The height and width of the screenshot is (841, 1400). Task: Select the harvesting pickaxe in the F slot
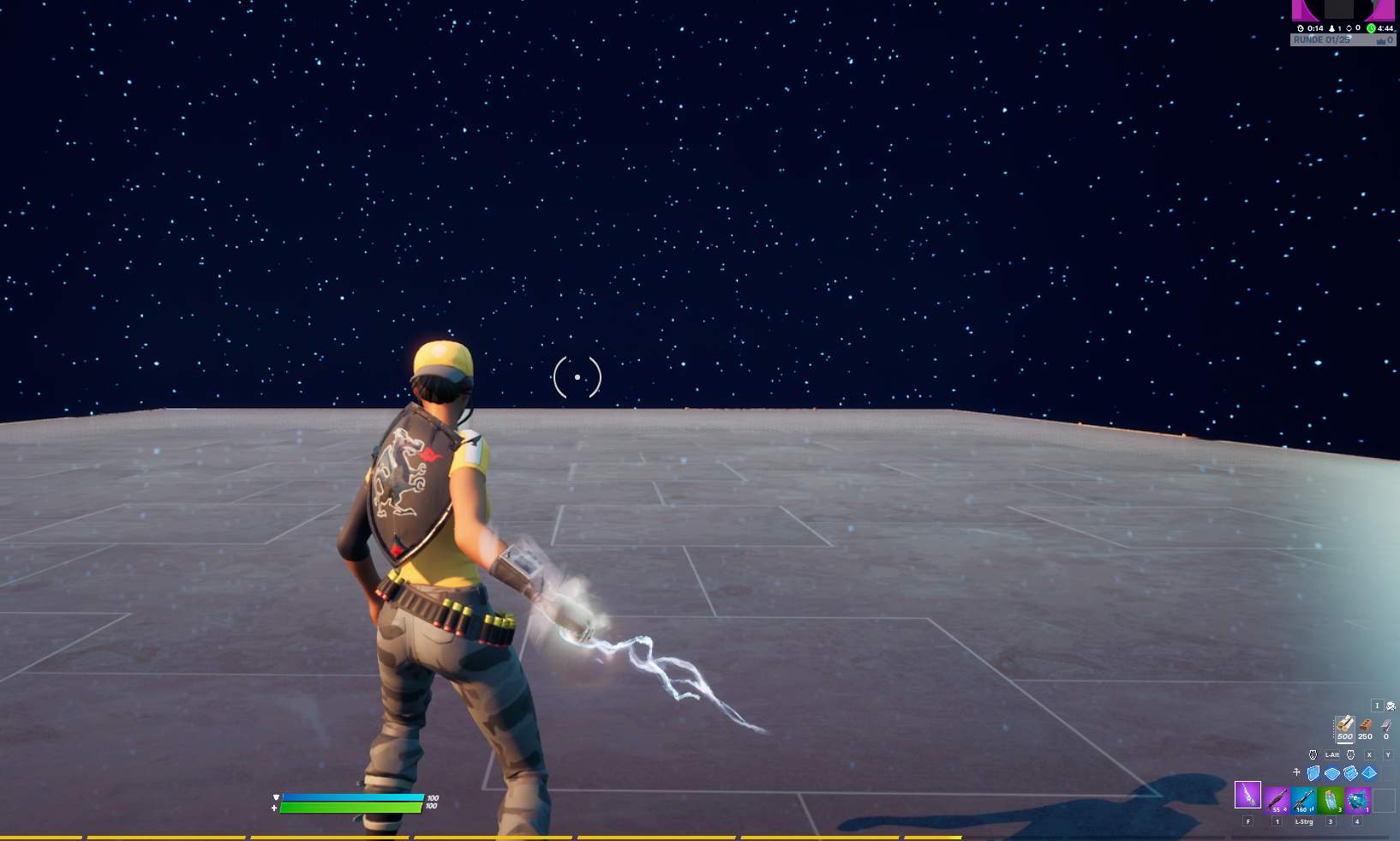click(1247, 796)
